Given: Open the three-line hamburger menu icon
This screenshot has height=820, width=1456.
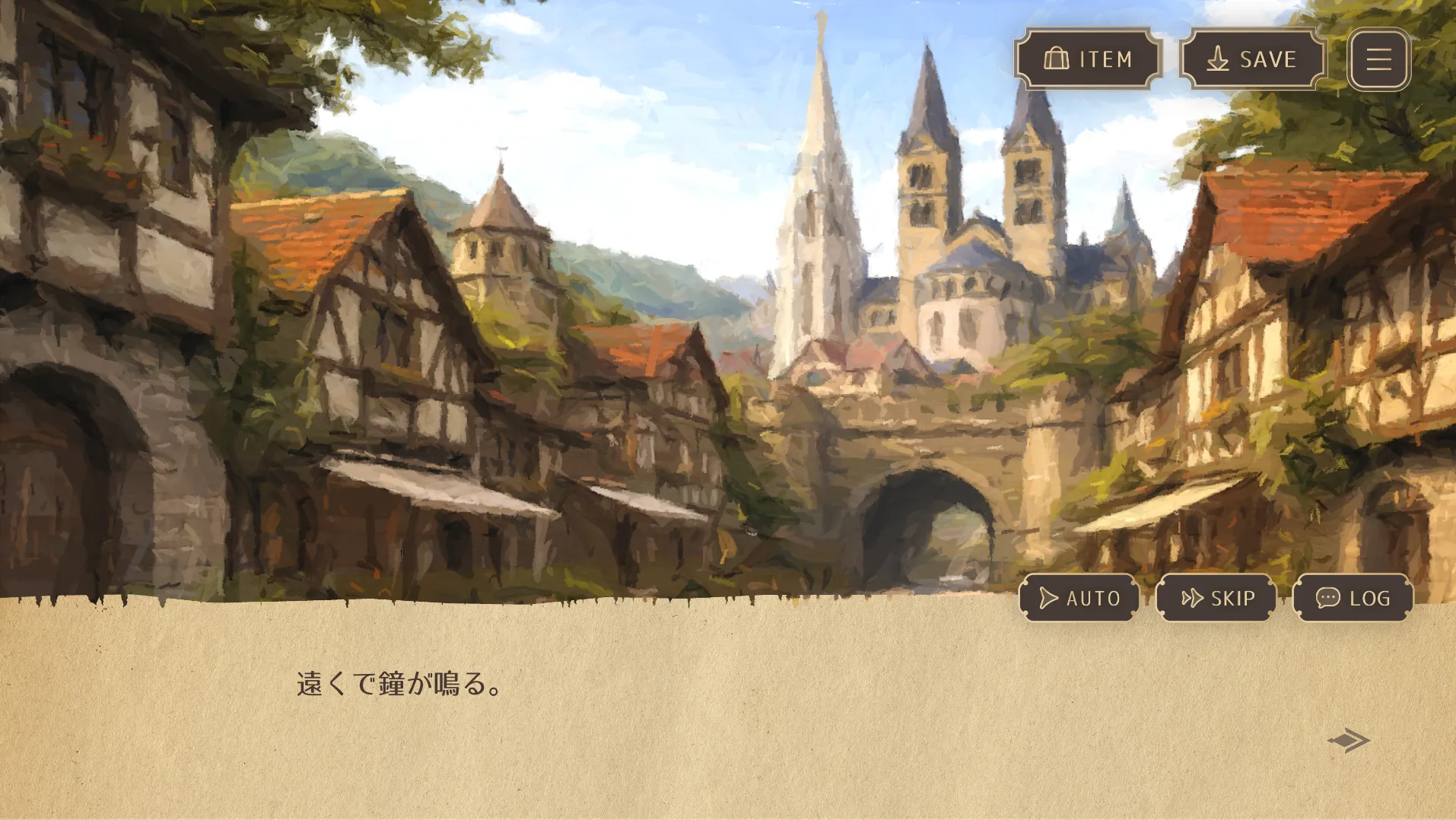Looking at the screenshot, I should pyautogui.click(x=1378, y=59).
